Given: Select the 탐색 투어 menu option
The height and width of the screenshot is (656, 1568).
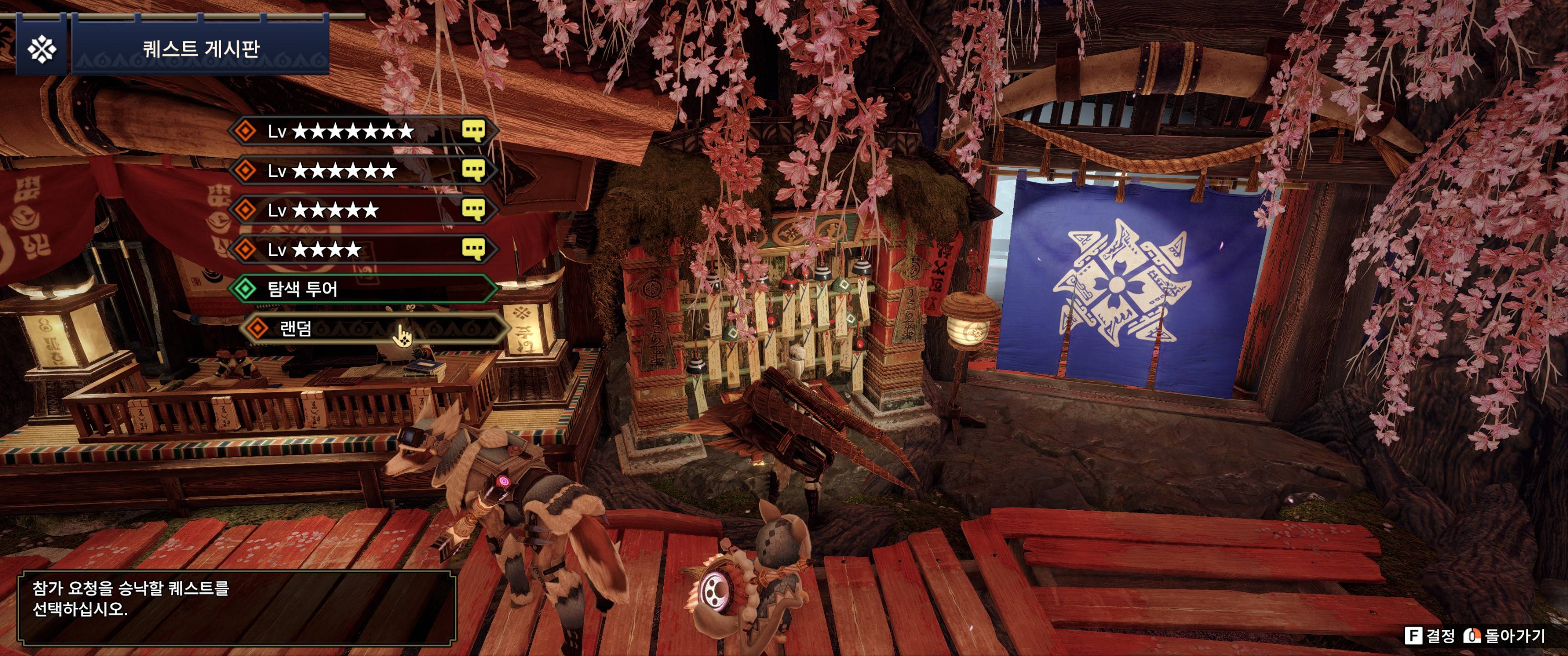Looking at the screenshot, I should click(x=362, y=288).
